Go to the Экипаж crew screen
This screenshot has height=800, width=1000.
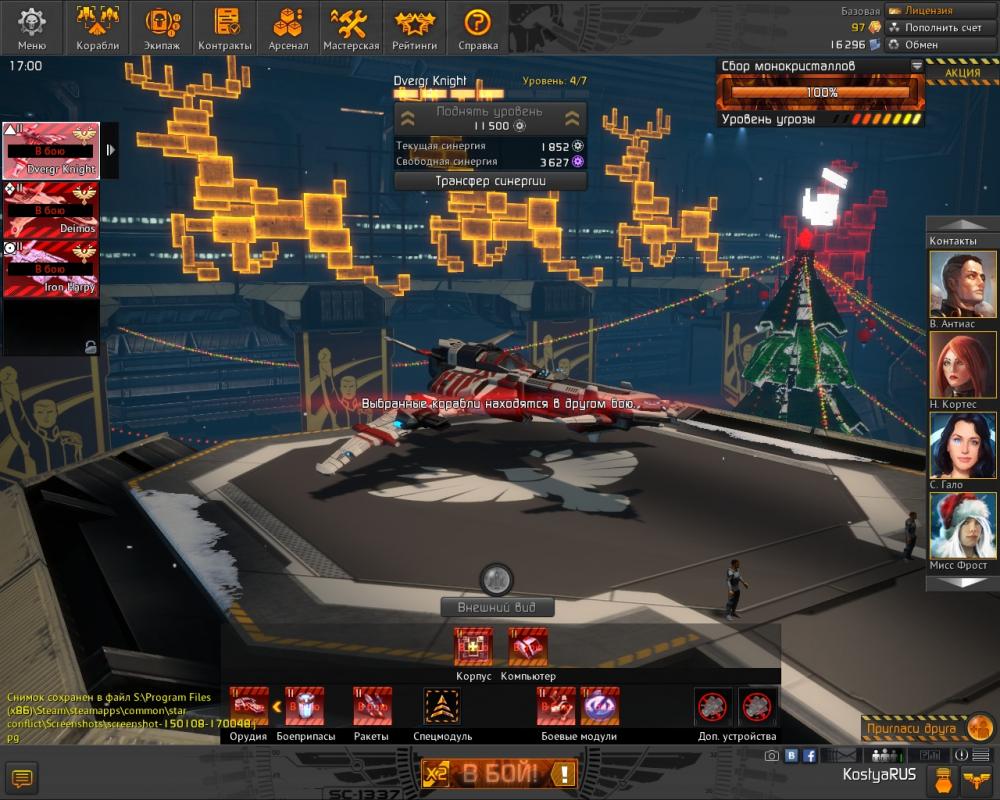tap(162, 27)
